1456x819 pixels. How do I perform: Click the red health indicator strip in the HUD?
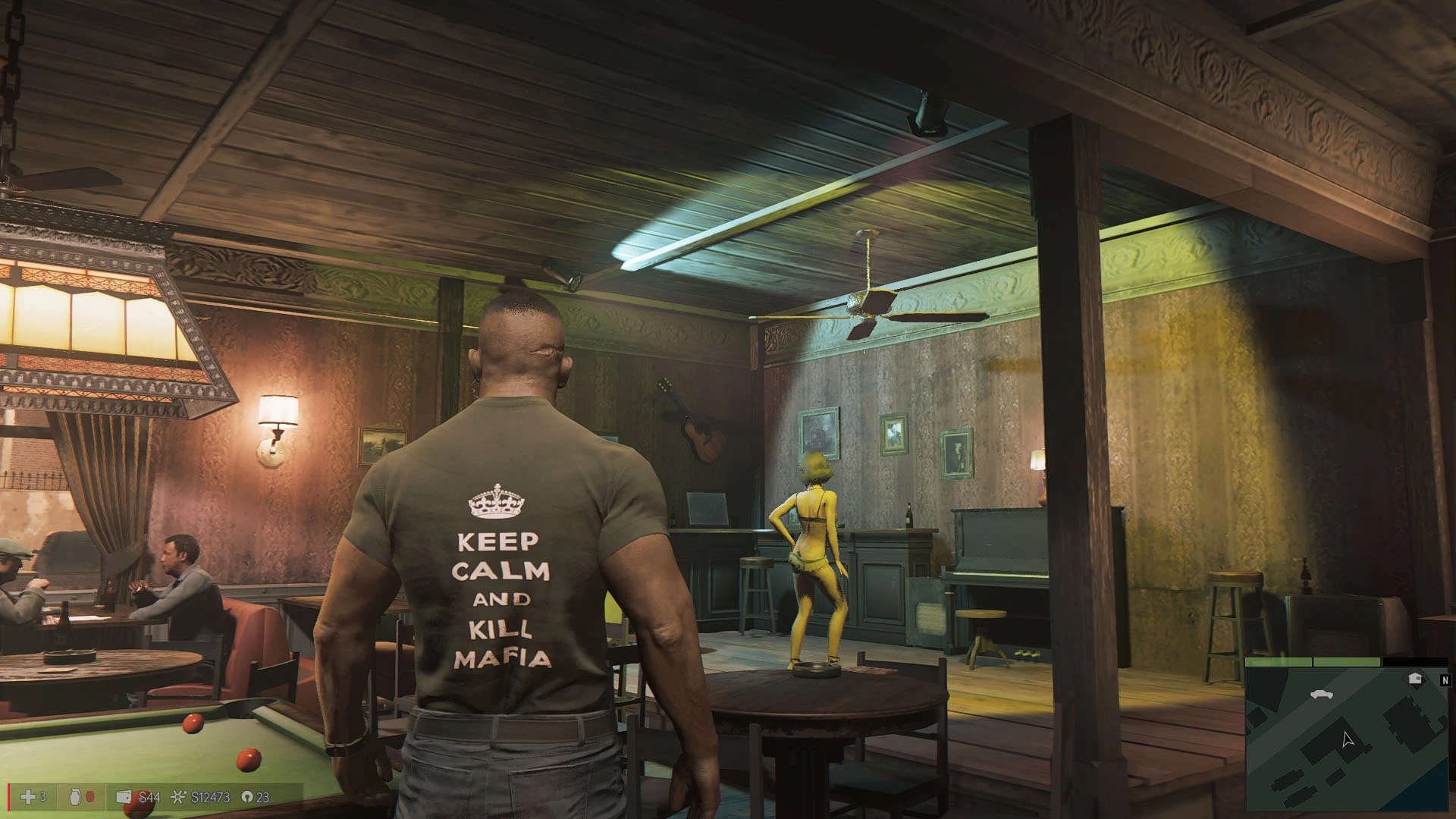pos(9,796)
